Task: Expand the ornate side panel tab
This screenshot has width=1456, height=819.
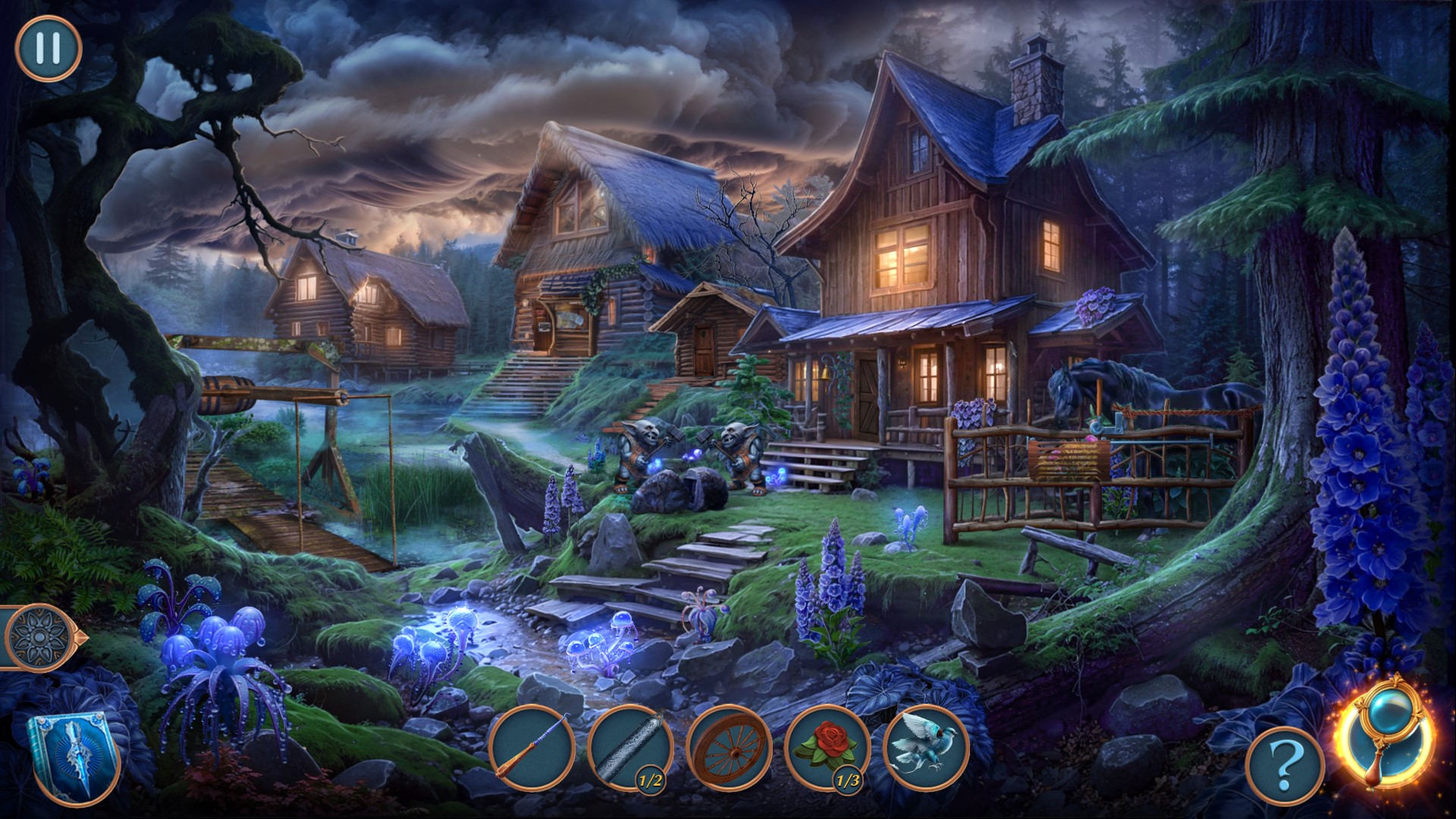Action: click(38, 638)
